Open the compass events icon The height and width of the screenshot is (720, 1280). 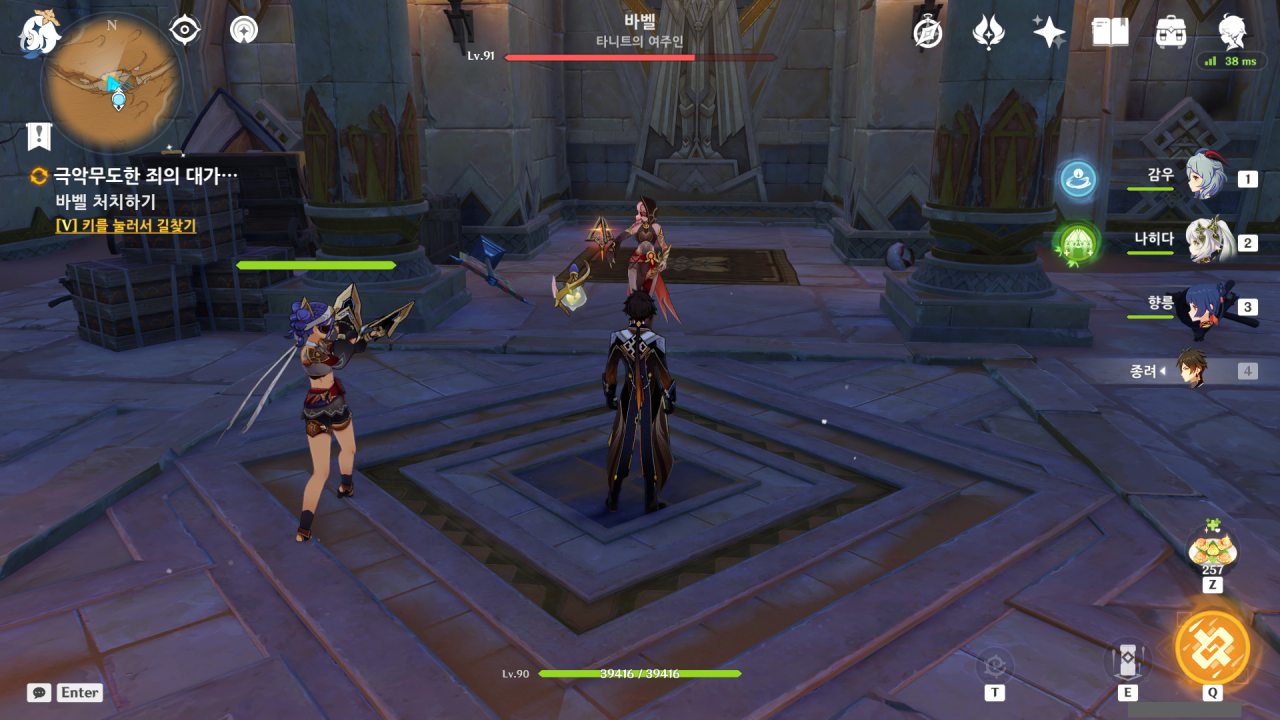click(928, 32)
